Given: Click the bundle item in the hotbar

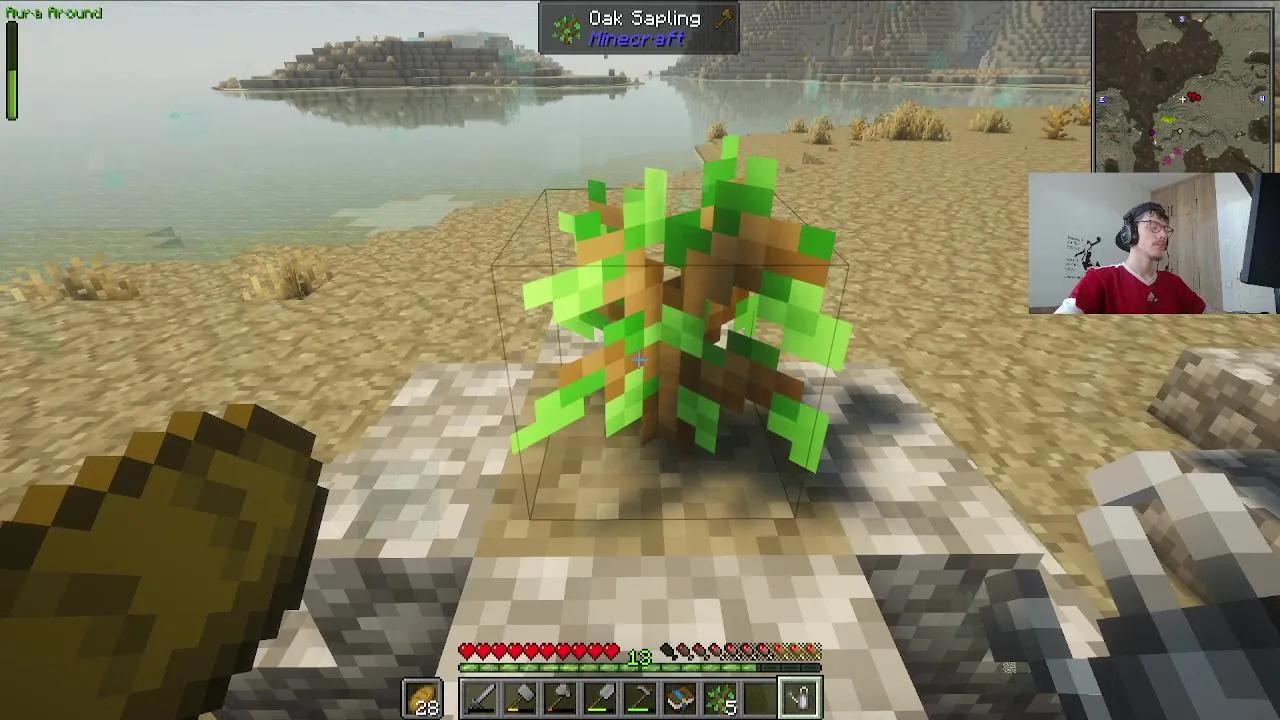Looking at the screenshot, I should click(681, 697).
